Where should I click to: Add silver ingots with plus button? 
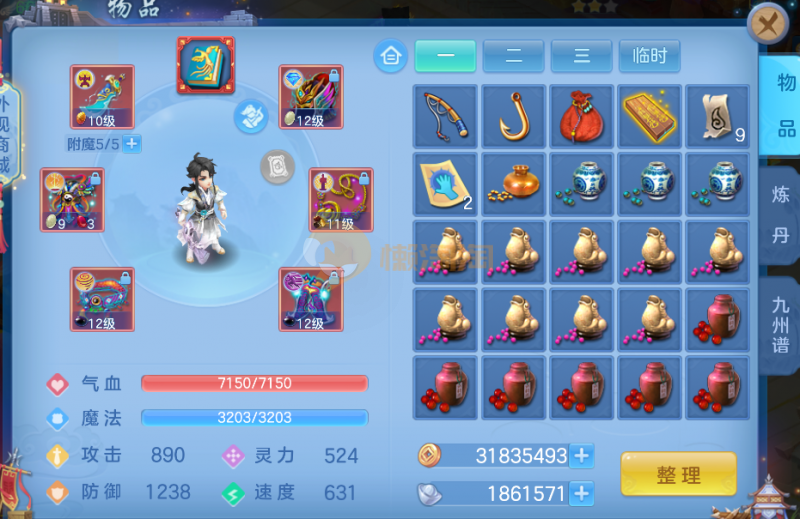(581, 492)
